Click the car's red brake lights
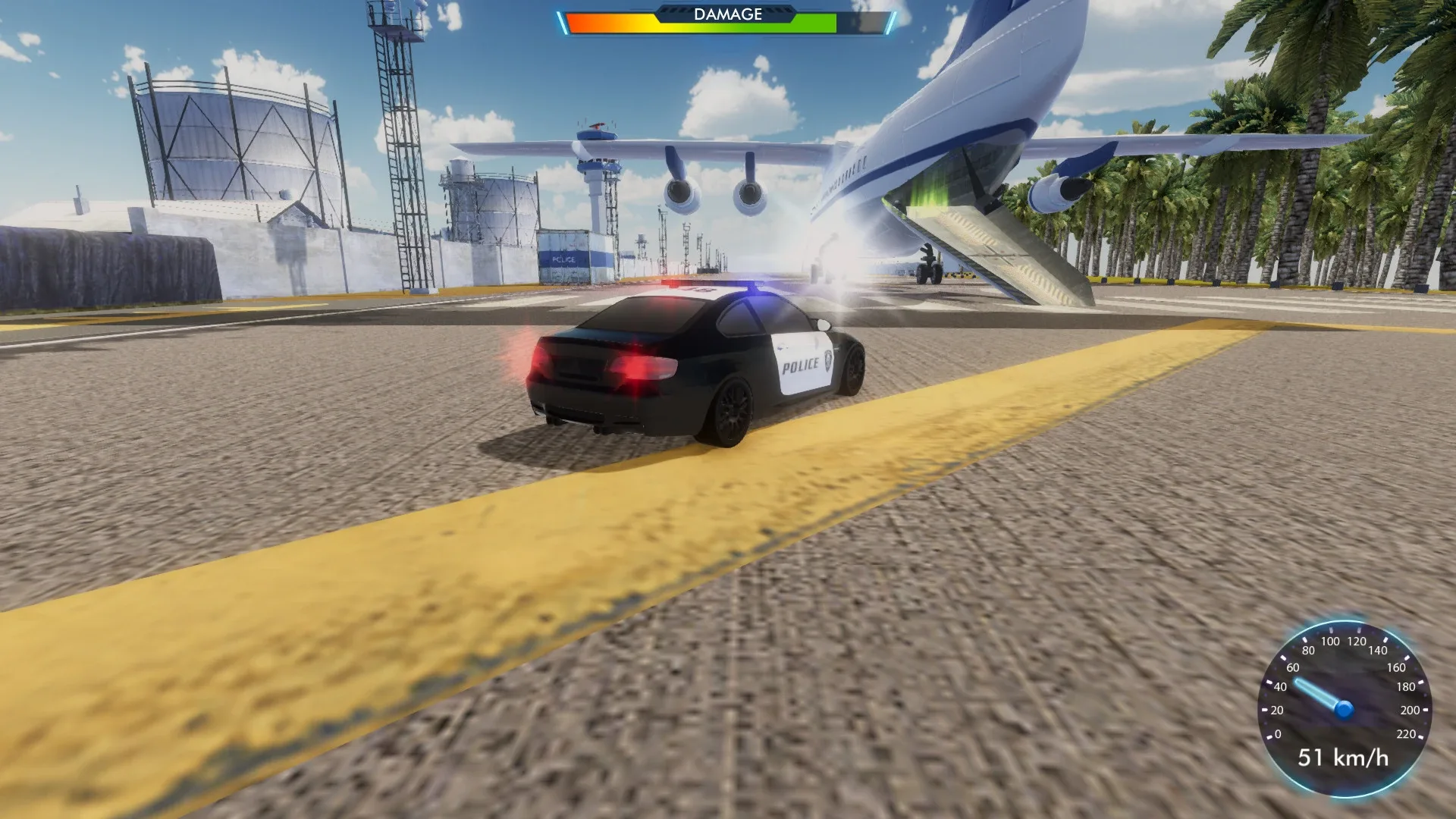 (x=639, y=367)
